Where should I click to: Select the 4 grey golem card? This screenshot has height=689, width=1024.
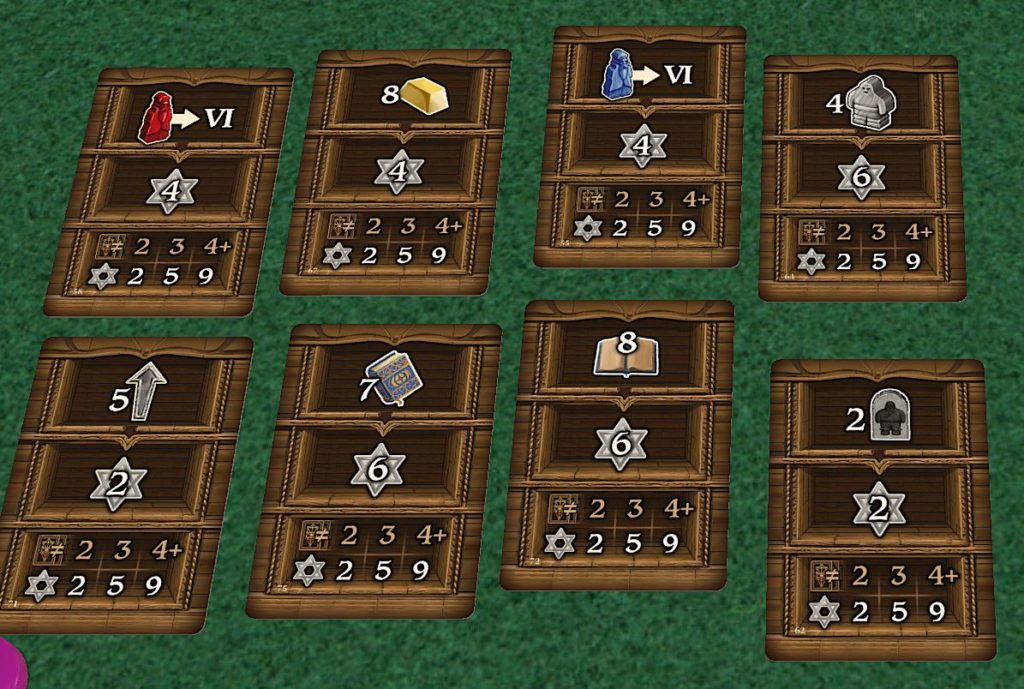point(862,177)
